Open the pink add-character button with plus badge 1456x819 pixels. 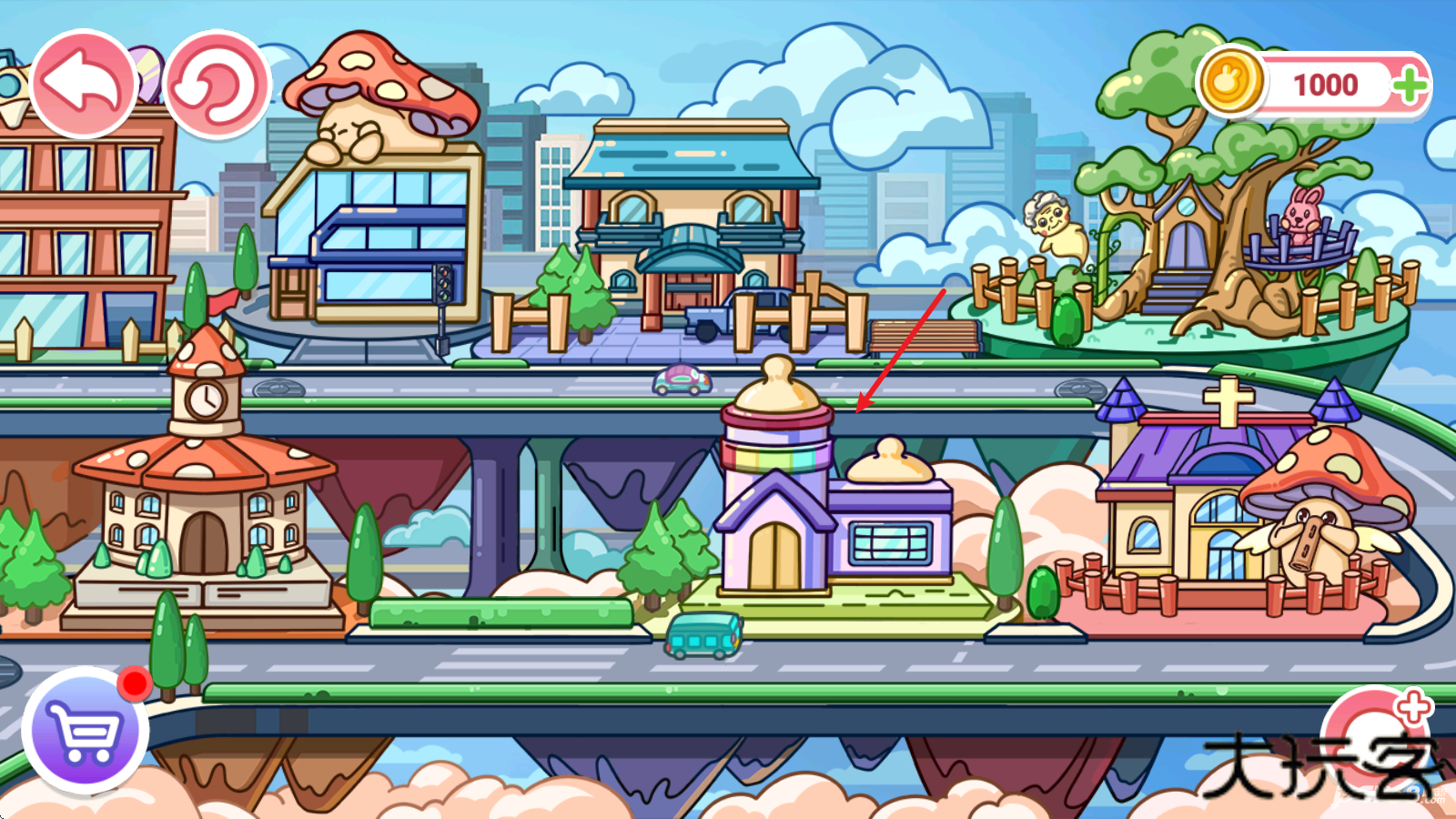[1374, 737]
